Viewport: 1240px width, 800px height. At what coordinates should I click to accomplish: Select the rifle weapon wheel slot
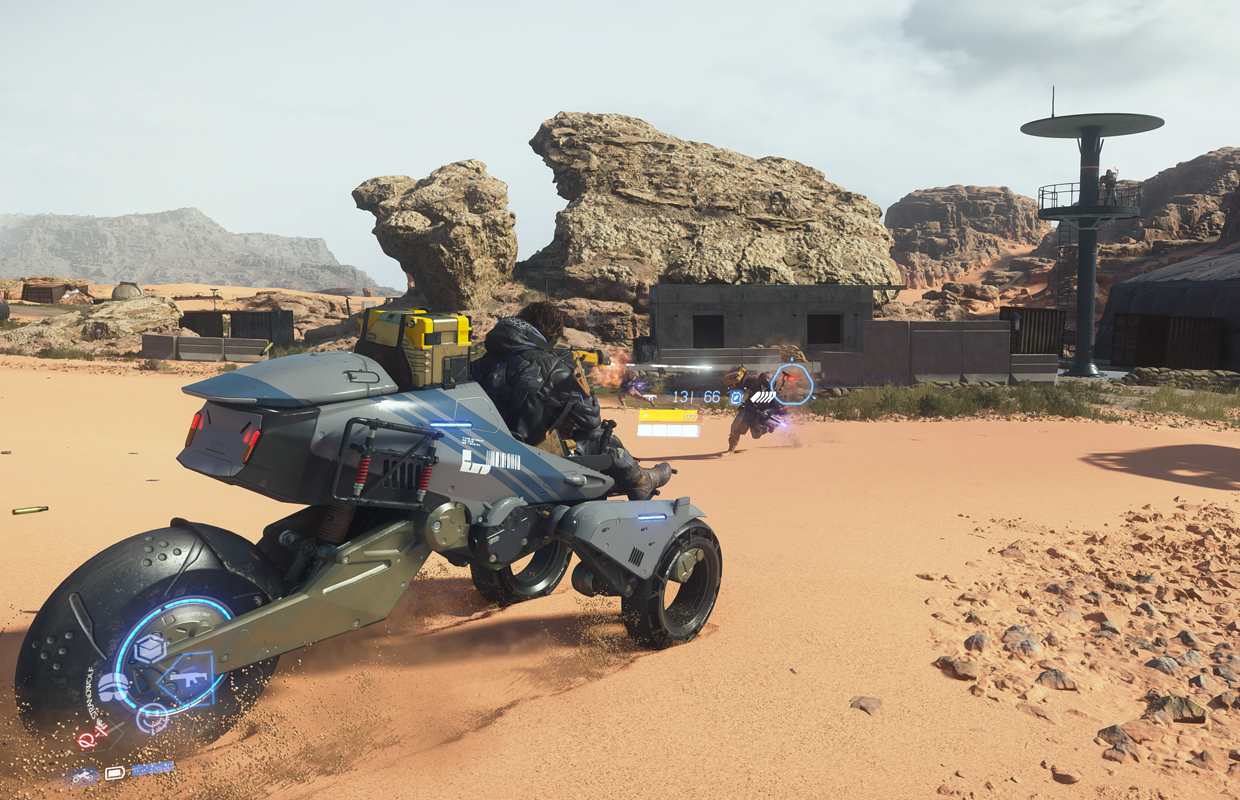pos(187,678)
